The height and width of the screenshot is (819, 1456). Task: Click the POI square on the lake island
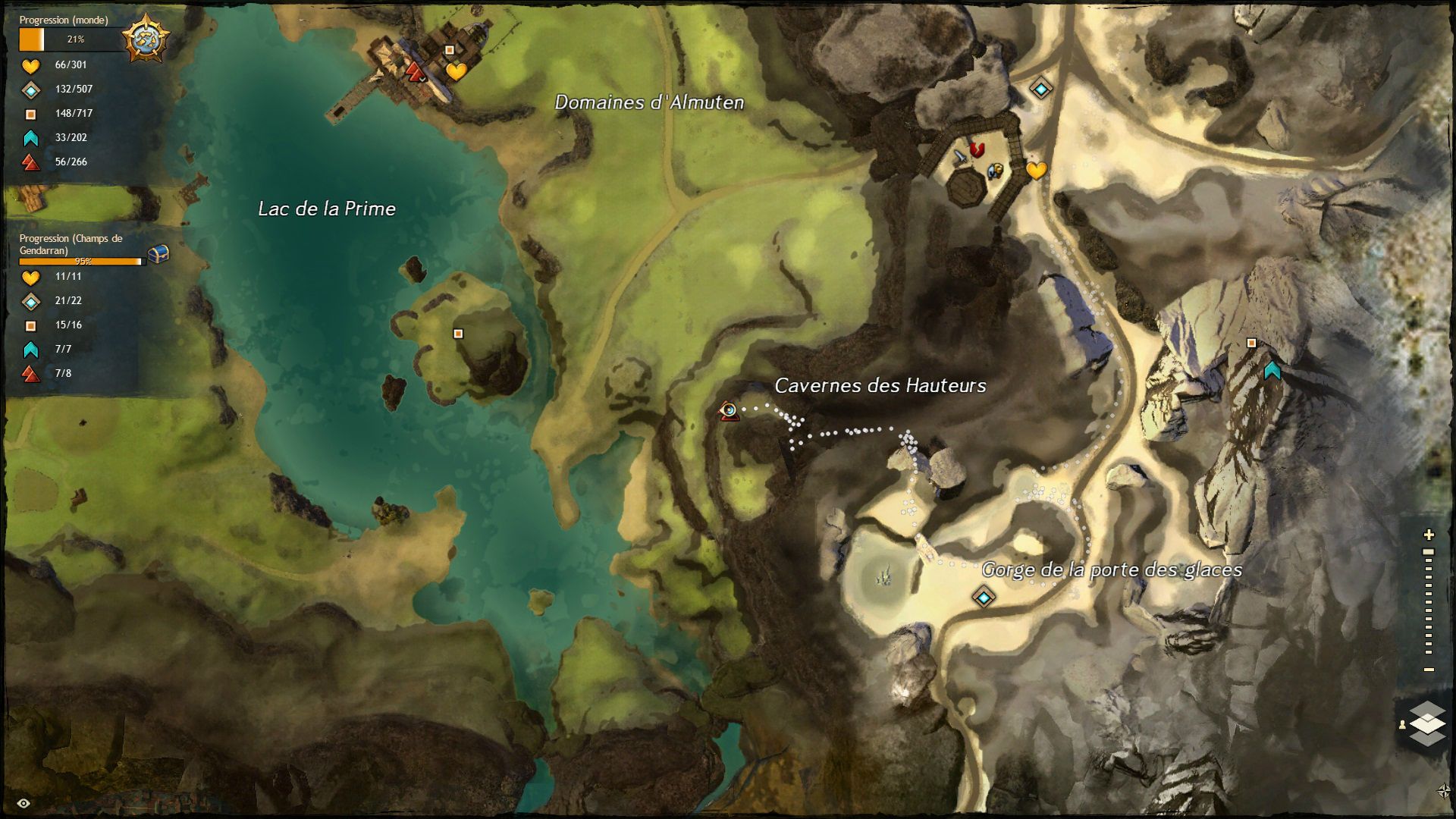458,333
